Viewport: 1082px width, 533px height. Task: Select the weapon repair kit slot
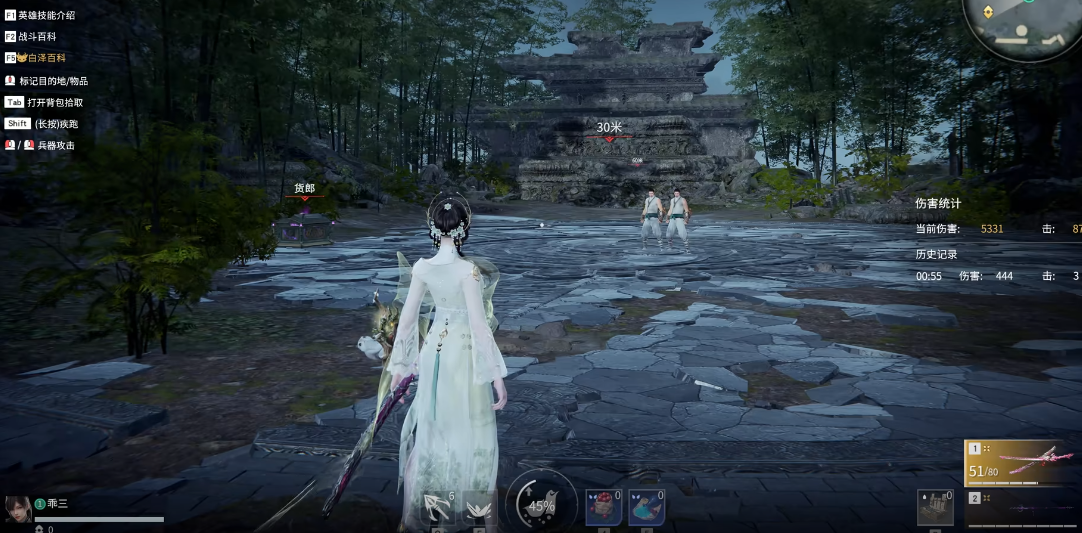935,508
